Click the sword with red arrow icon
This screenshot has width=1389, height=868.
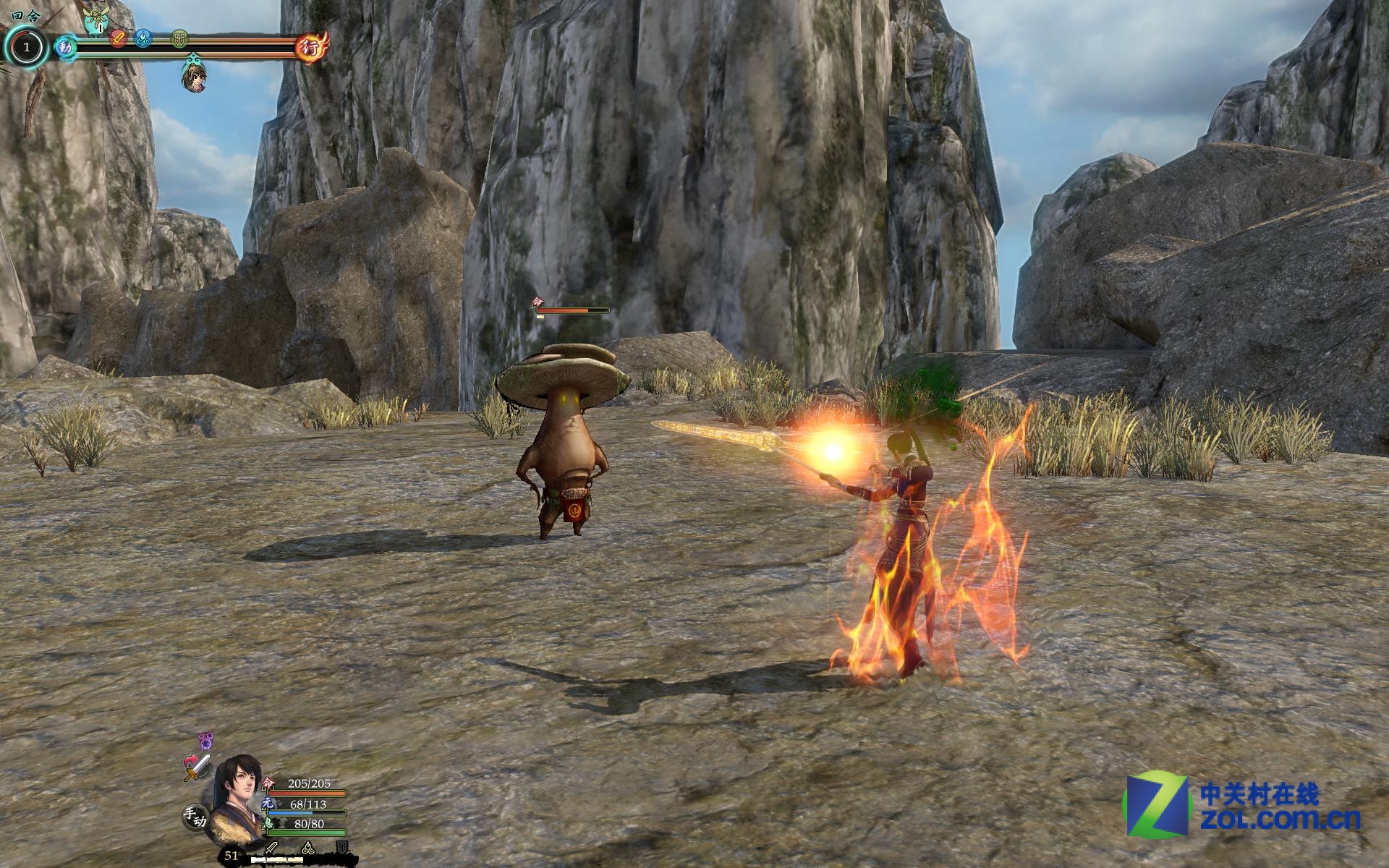[196, 767]
